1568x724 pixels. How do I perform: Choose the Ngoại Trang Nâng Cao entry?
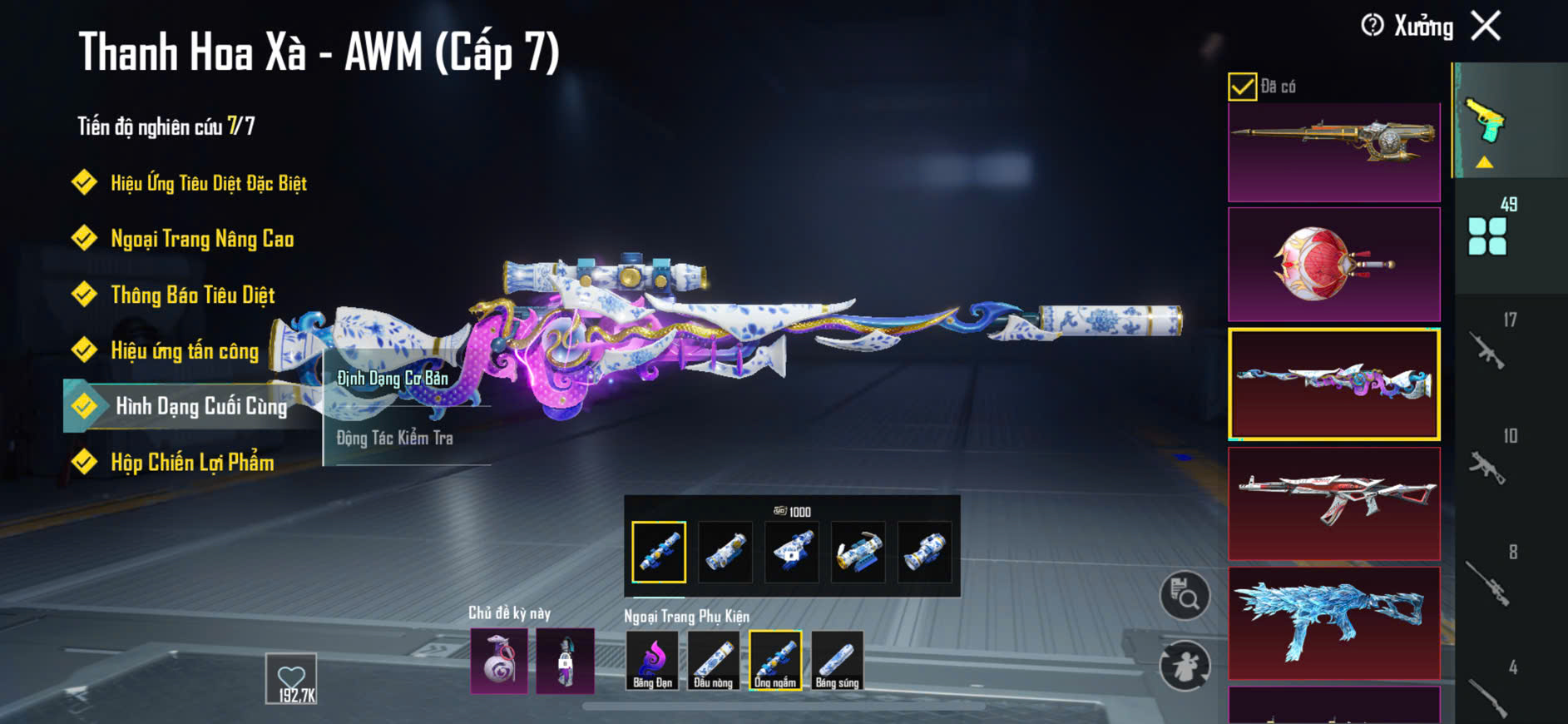pos(201,240)
